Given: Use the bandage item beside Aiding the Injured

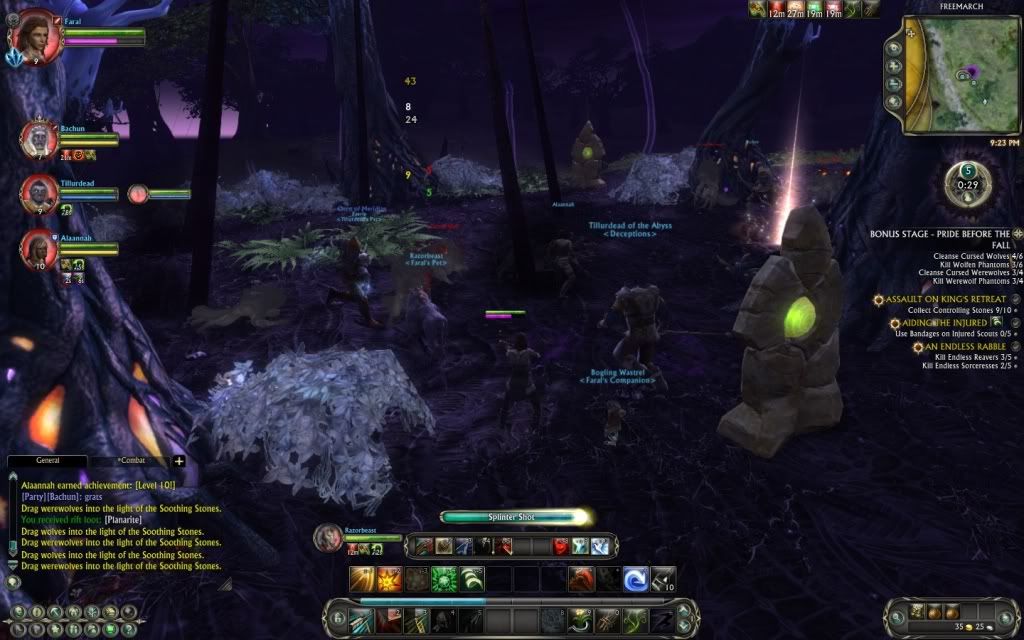Looking at the screenshot, I should pos(998,322).
